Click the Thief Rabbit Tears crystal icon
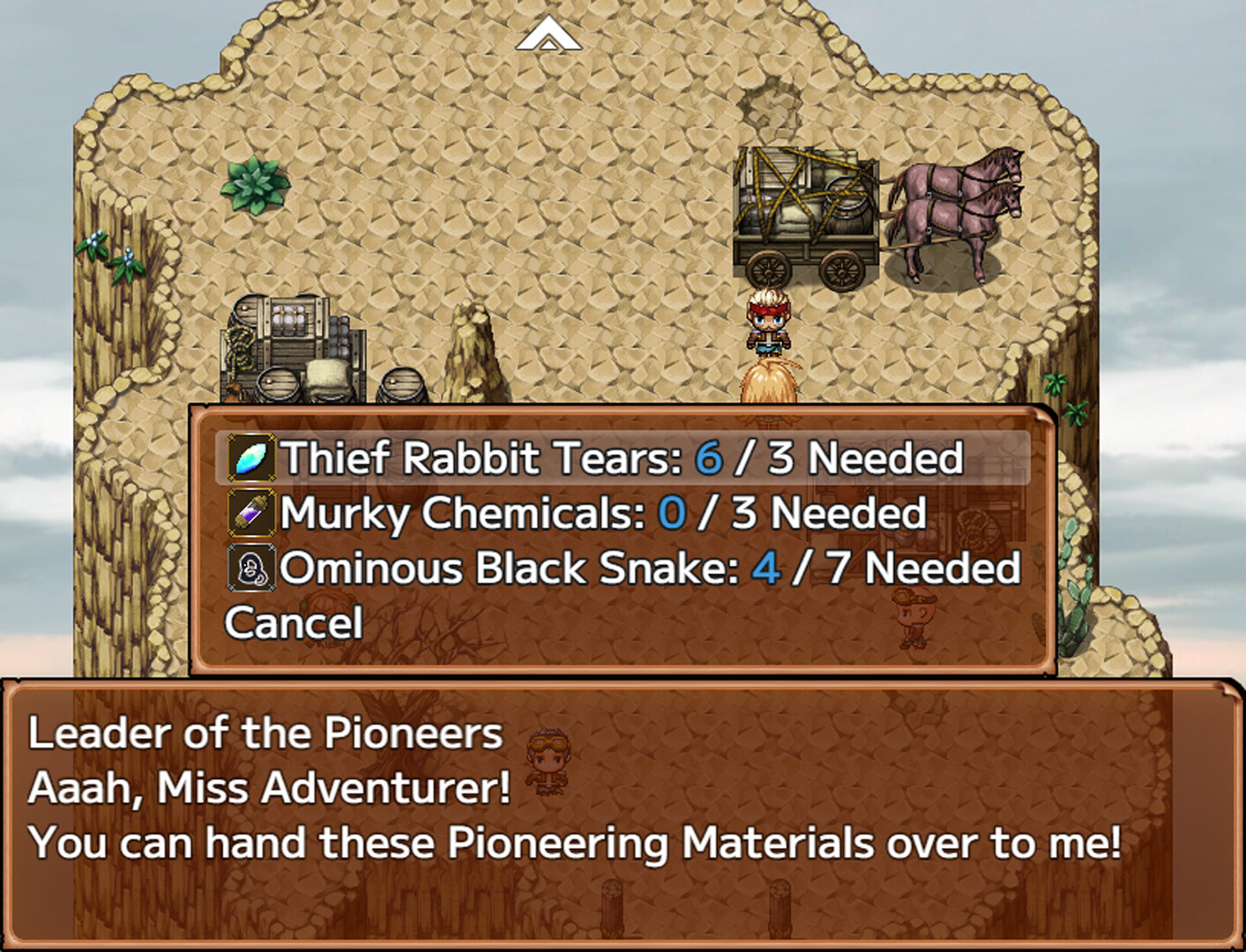This screenshot has height=952, width=1246. point(250,457)
